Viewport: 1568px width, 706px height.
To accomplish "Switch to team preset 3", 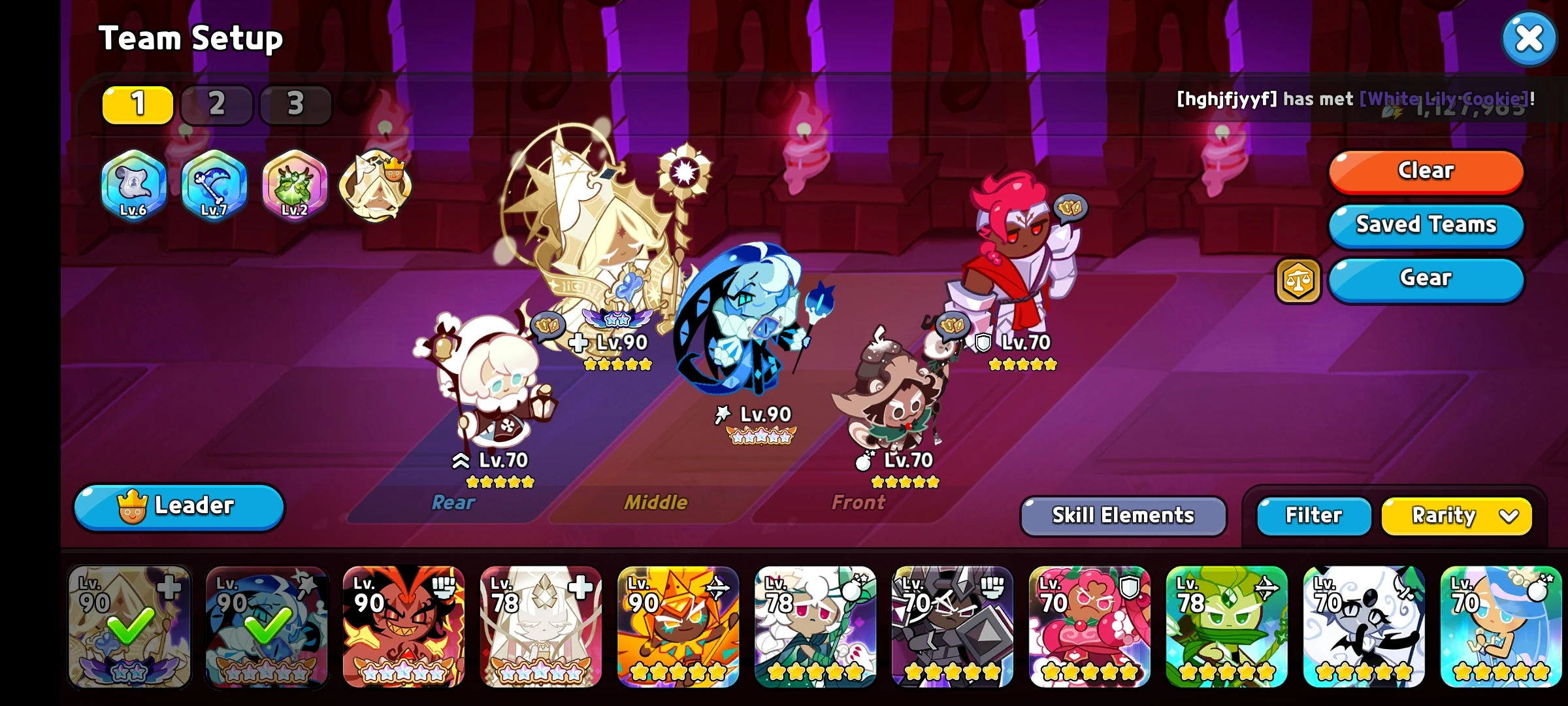I will click(x=295, y=103).
